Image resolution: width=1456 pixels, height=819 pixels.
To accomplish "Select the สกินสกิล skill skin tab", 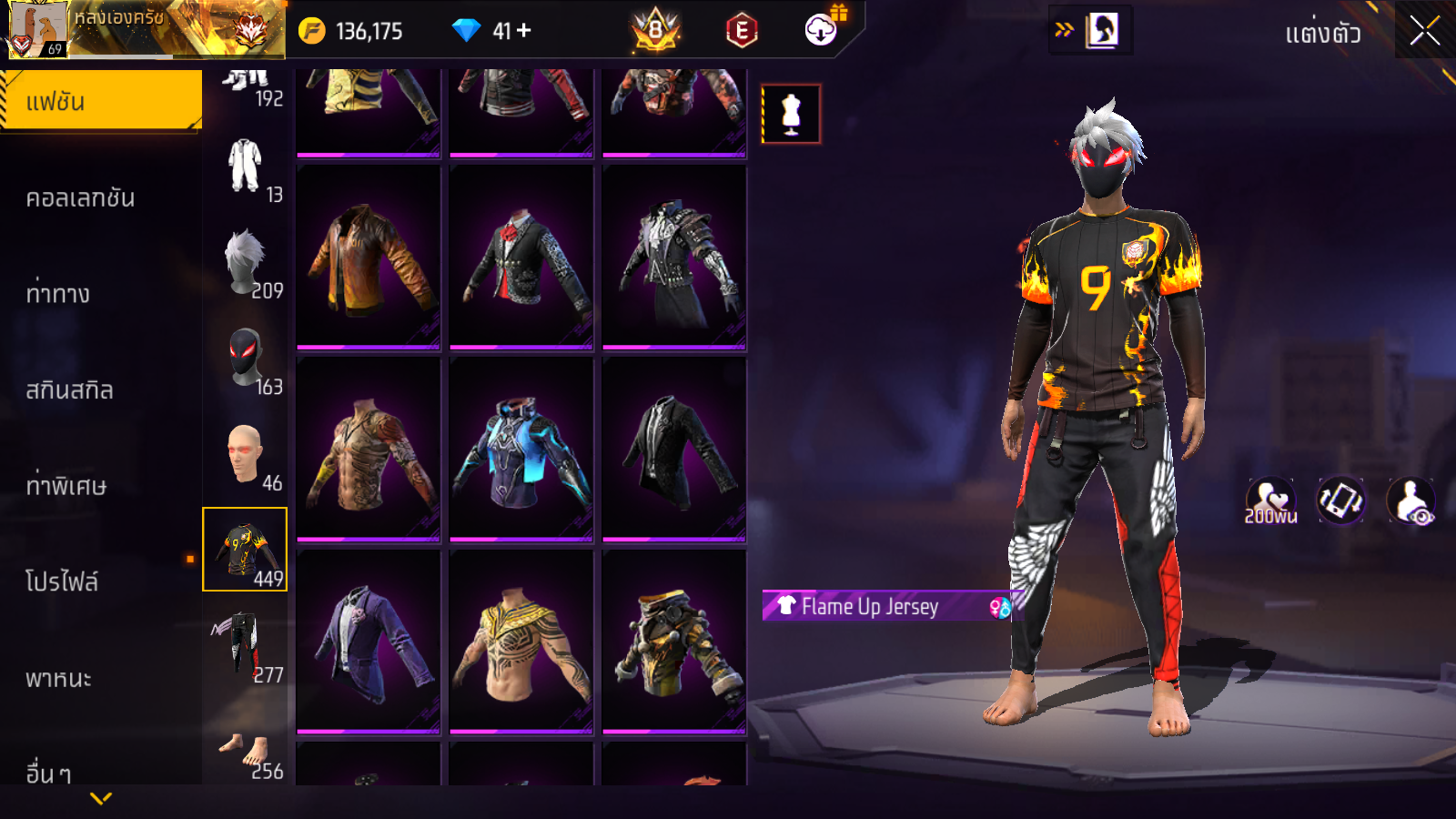I will [69, 390].
